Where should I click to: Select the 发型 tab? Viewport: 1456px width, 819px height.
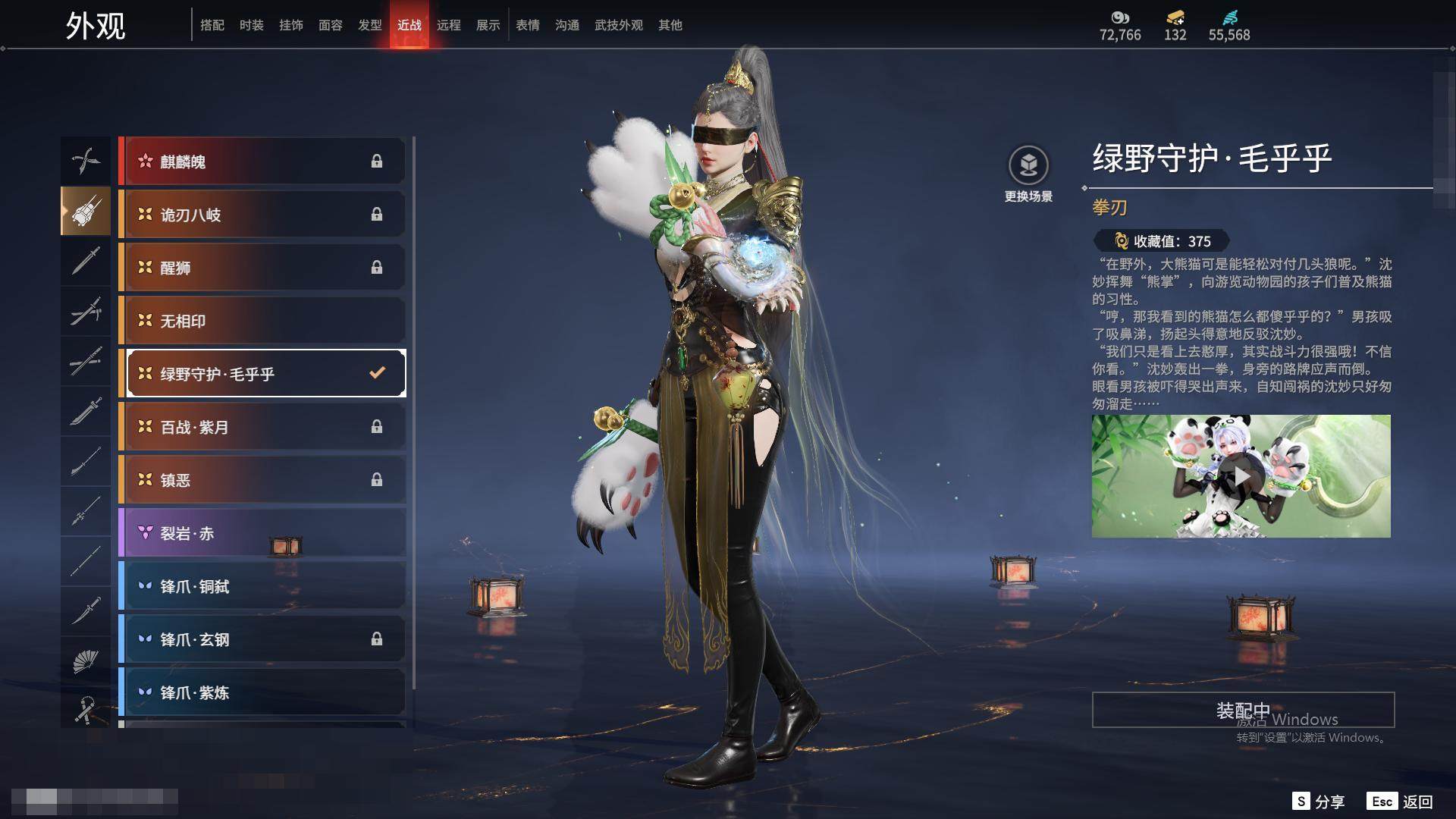tap(369, 25)
